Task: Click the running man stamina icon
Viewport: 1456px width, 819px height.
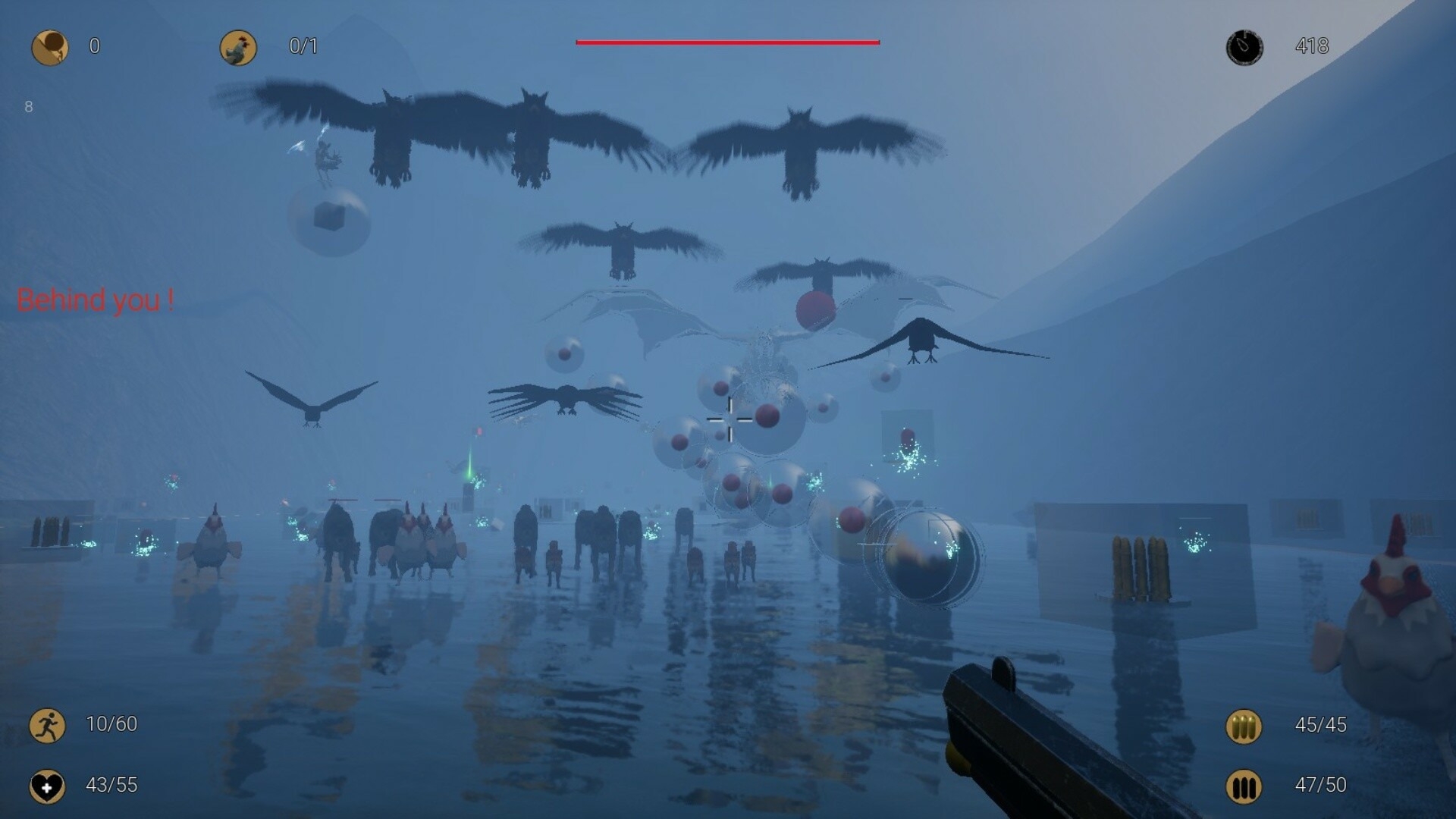Action: click(x=47, y=725)
